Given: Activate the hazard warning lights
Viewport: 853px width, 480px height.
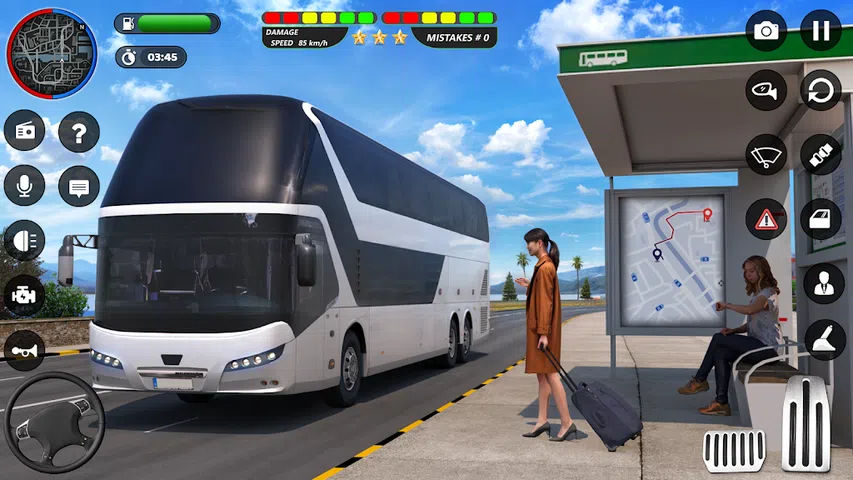Looking at the screenshot, I should click(x=766, y=218).
